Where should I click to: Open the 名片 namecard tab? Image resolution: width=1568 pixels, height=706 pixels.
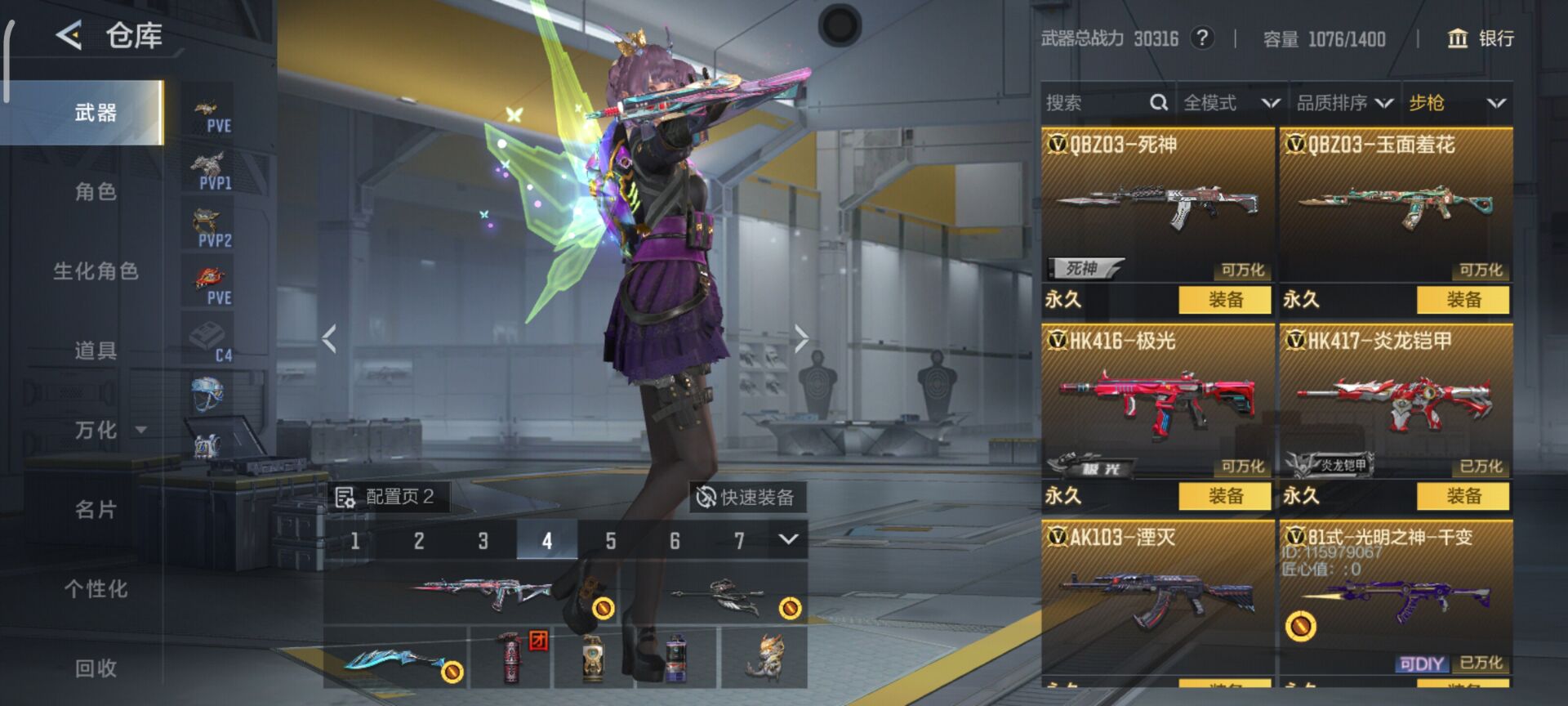point(96,510)
